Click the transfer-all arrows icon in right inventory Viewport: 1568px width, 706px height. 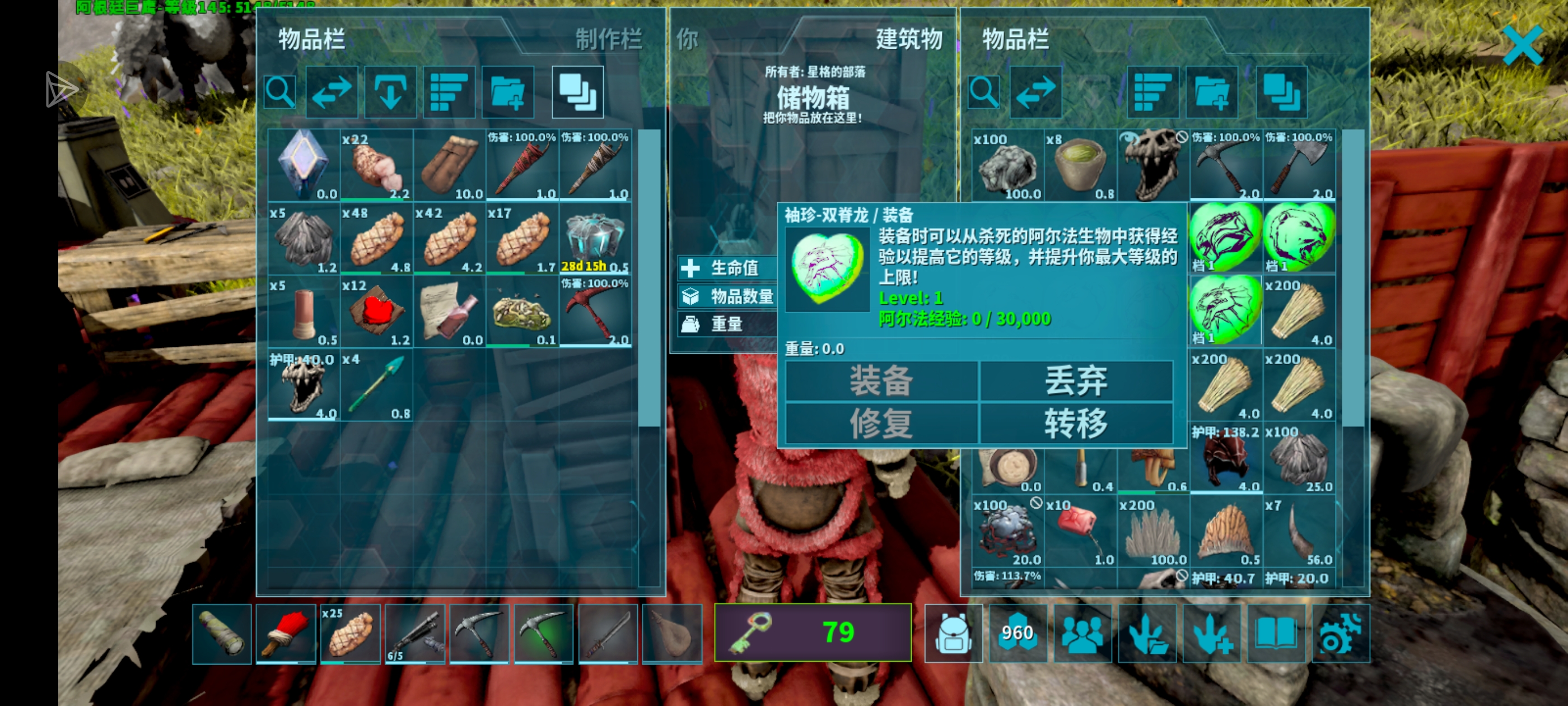pyautogui.click(x=1035, y=92)
